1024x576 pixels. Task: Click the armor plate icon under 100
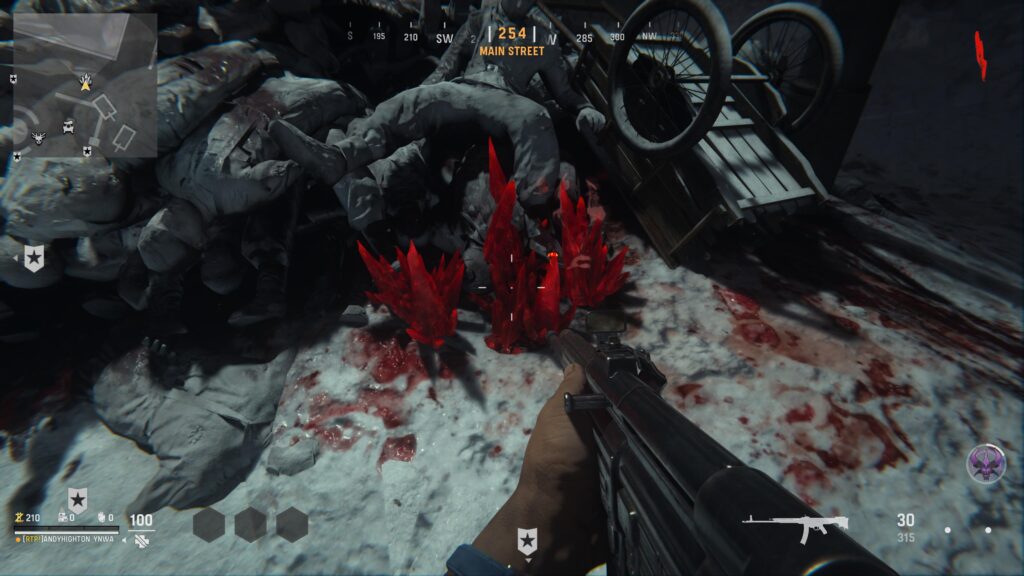tap(140, 540)
